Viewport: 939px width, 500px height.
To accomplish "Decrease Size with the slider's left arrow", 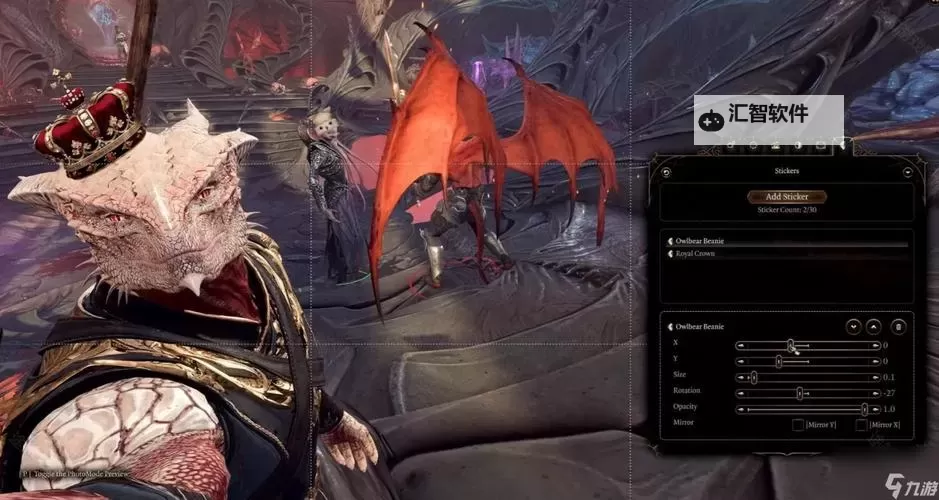I will 740,377.
